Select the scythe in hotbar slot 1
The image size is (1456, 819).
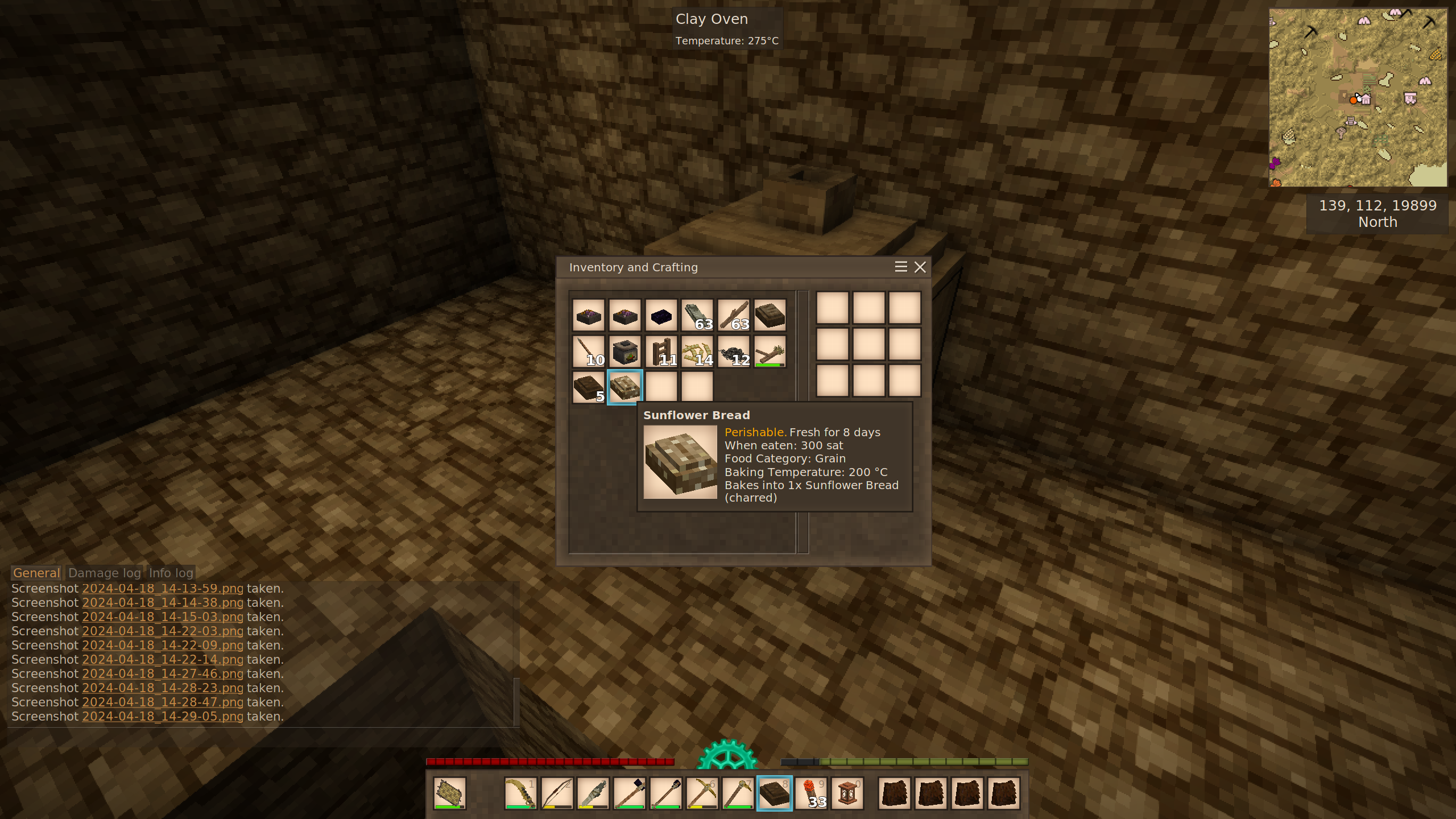(x=520, y=793)
